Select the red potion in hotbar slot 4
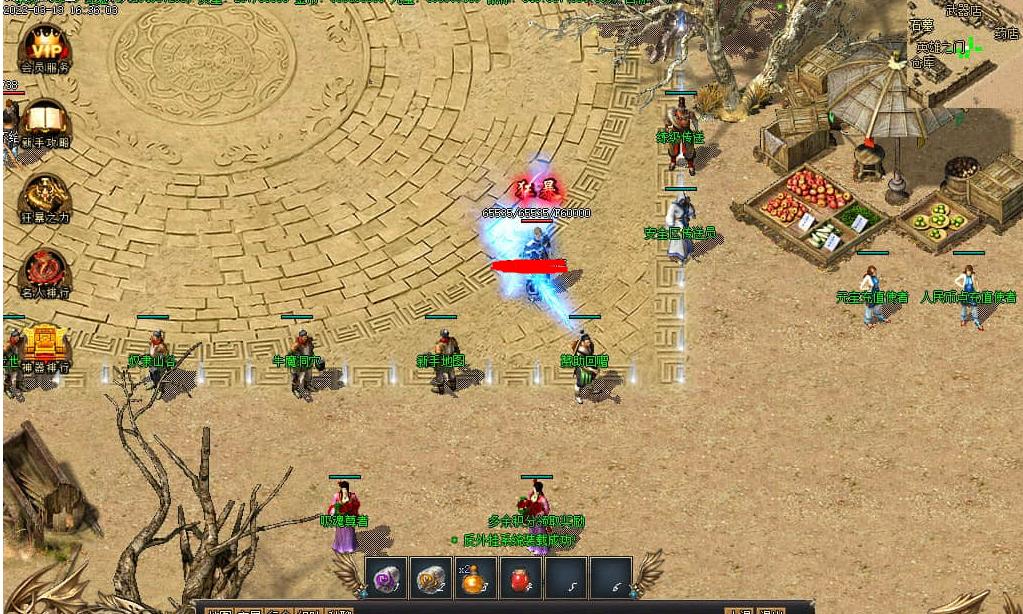The image size is (1023, 614). 520,578
